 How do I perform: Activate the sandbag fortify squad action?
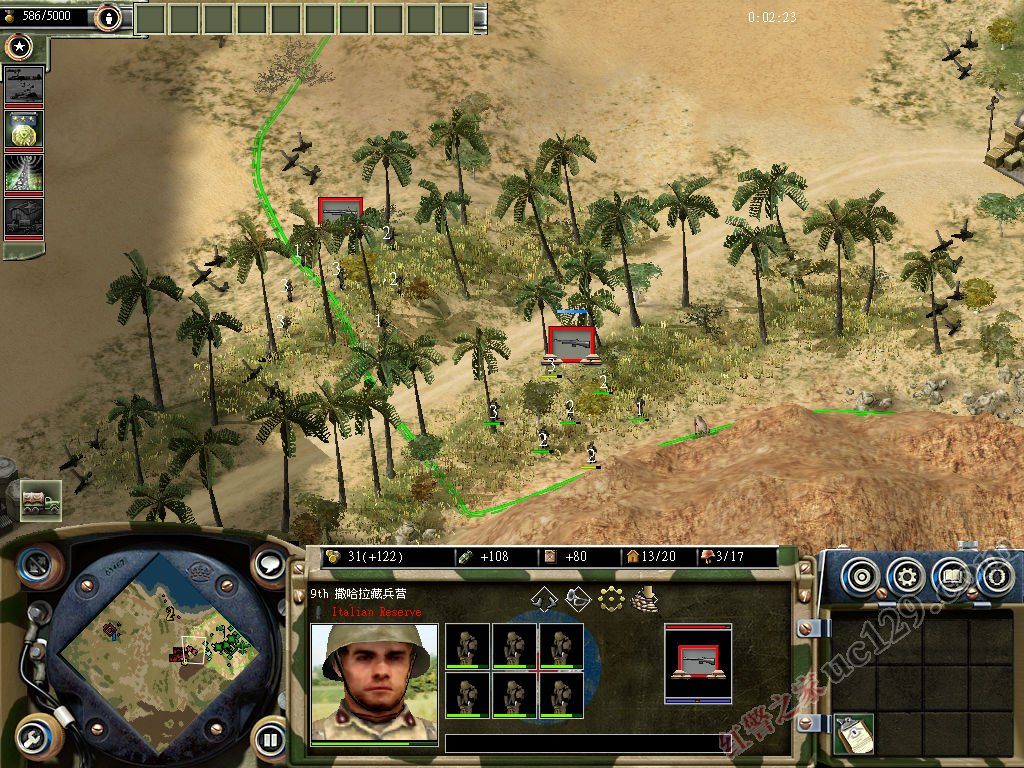(x=645, y=598)
